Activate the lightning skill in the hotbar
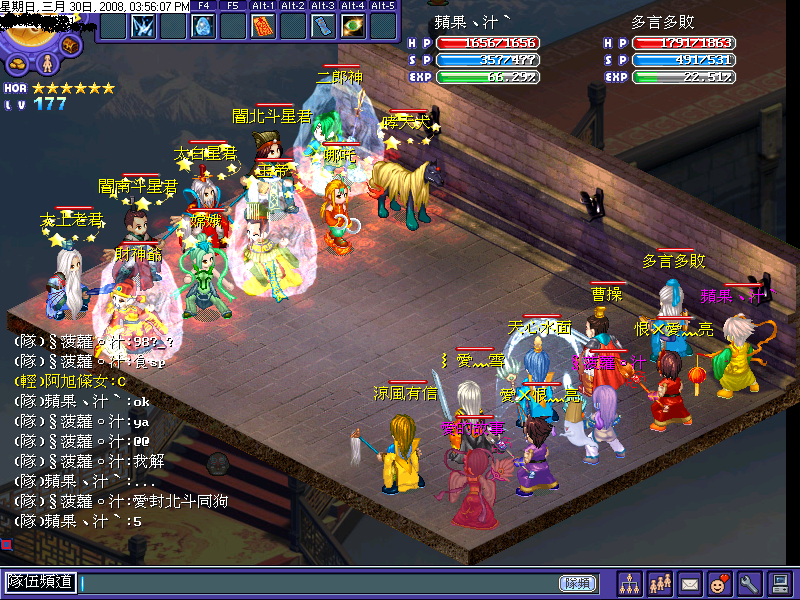 [x=142, y=26]
